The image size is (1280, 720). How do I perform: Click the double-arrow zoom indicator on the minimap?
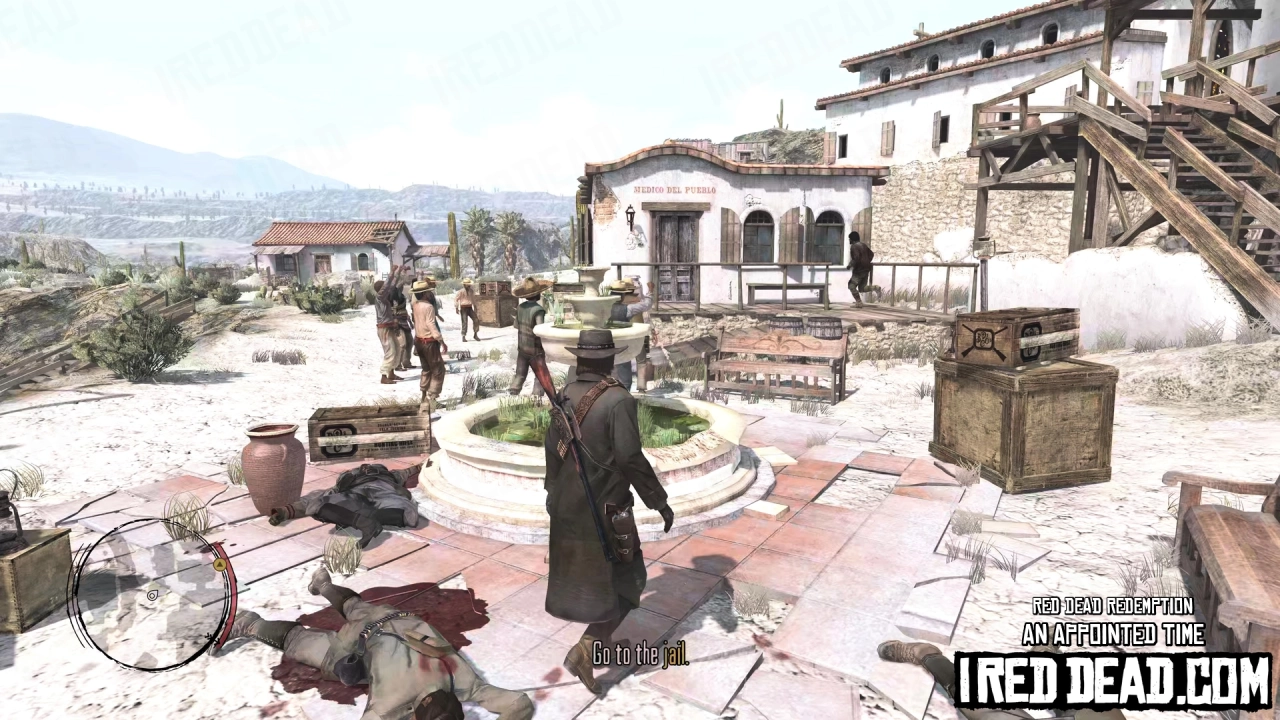click(212, 638)
